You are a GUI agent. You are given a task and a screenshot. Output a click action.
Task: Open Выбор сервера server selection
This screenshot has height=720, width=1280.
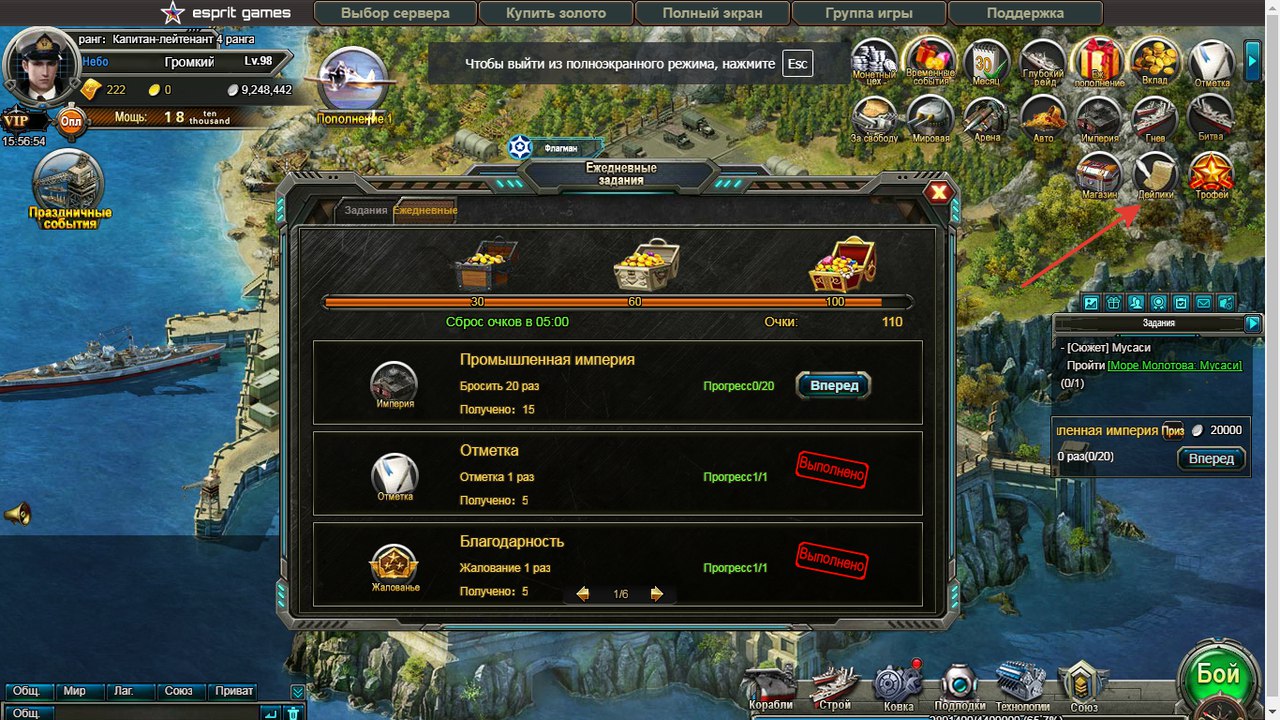(x=395, y=13)
